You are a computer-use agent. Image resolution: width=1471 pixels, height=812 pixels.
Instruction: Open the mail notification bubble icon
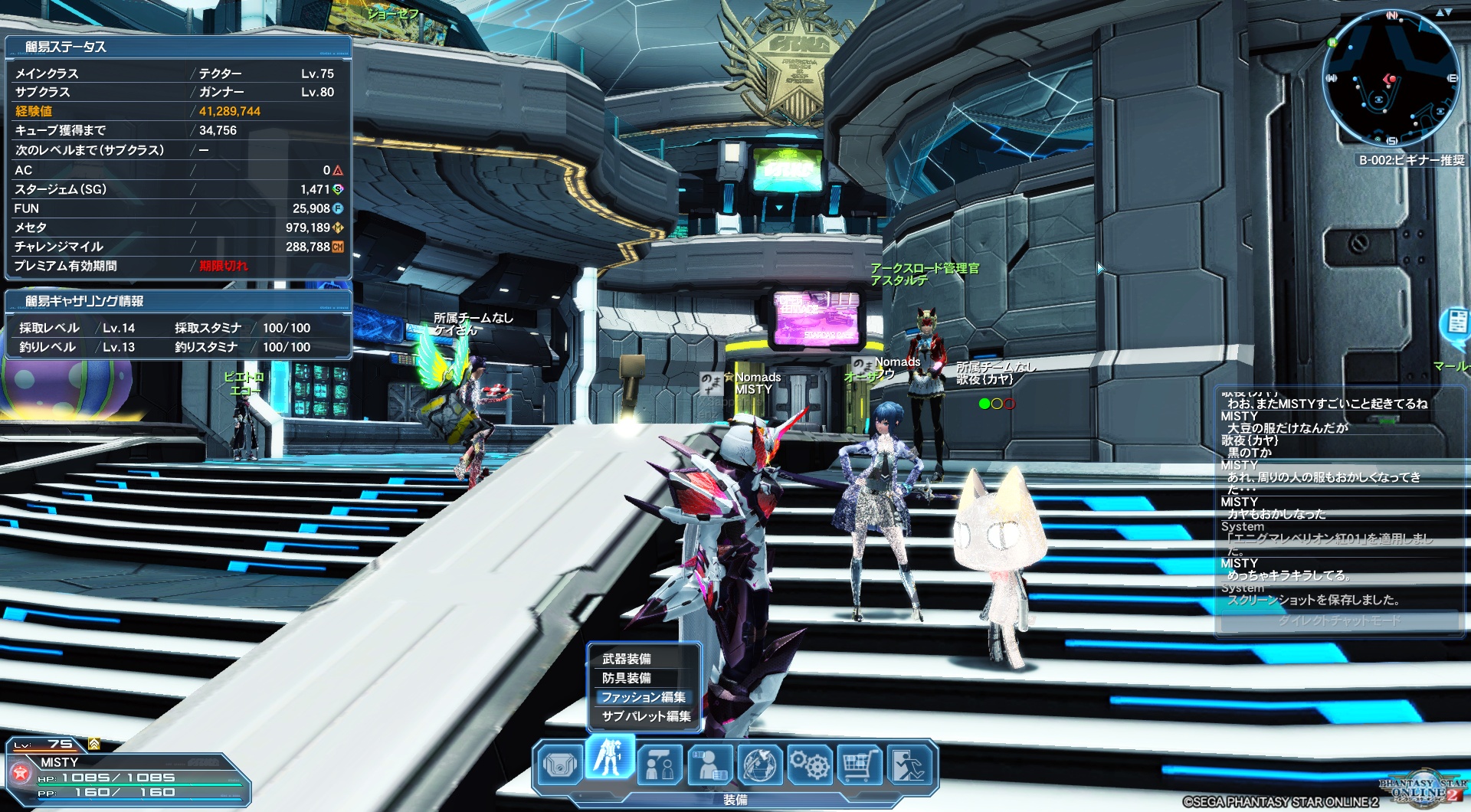1456,323
